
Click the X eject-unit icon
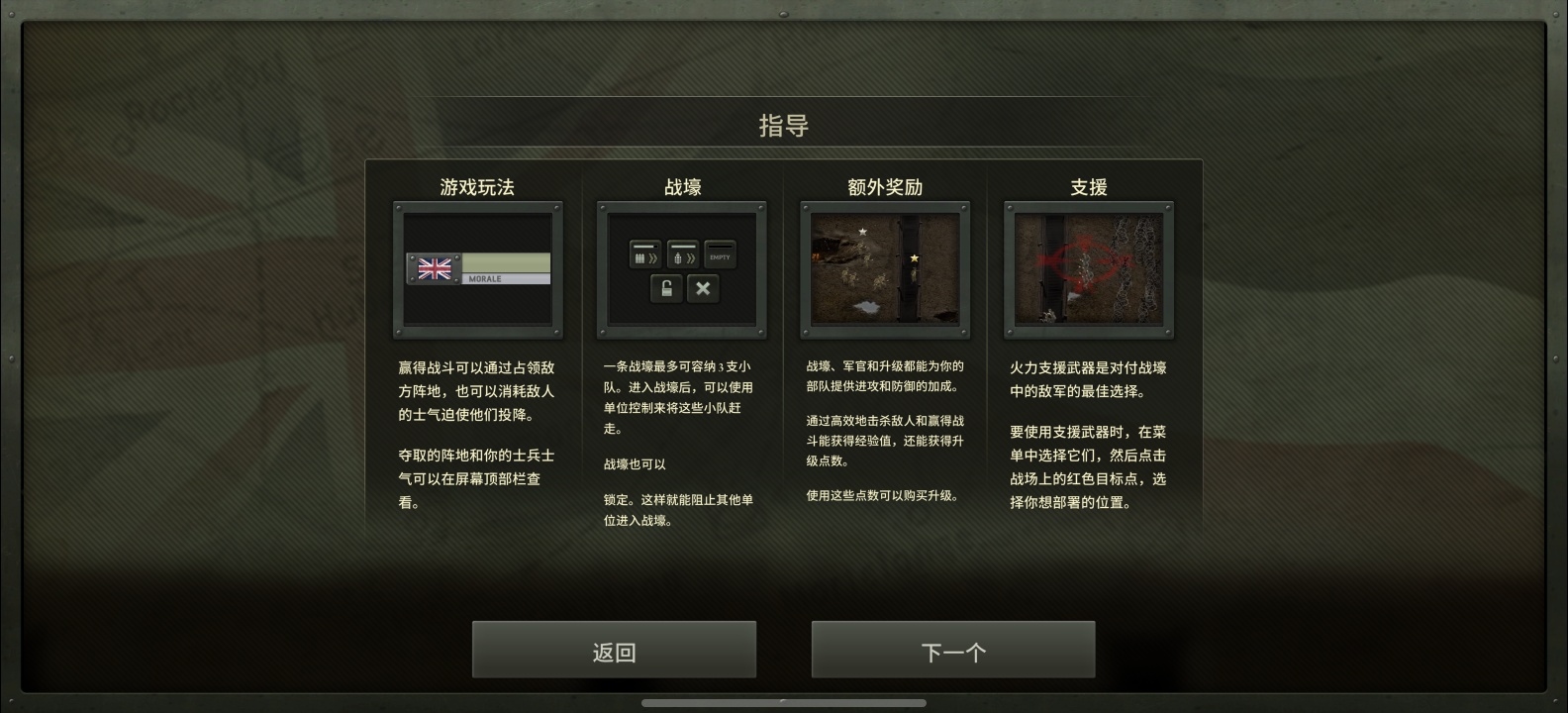pos(703,288)
